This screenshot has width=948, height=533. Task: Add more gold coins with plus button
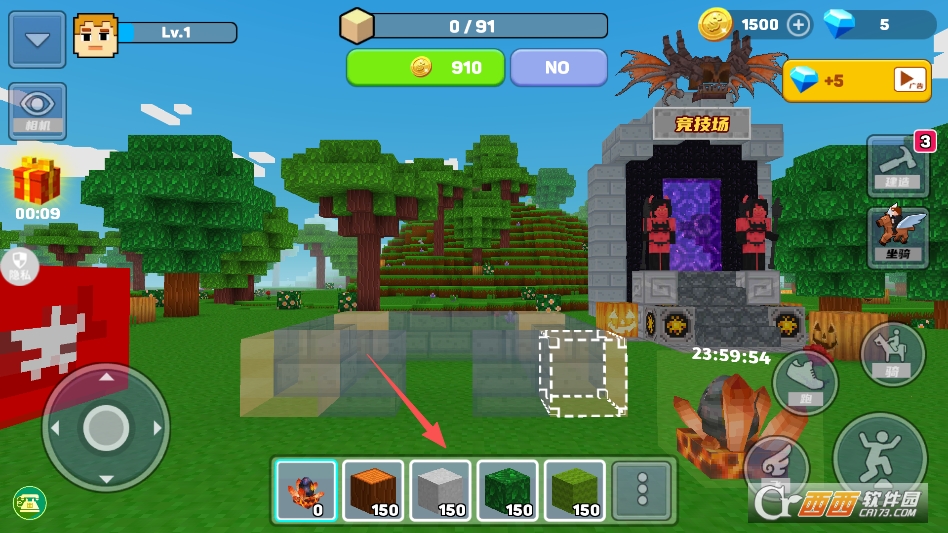tap(798, 25)
